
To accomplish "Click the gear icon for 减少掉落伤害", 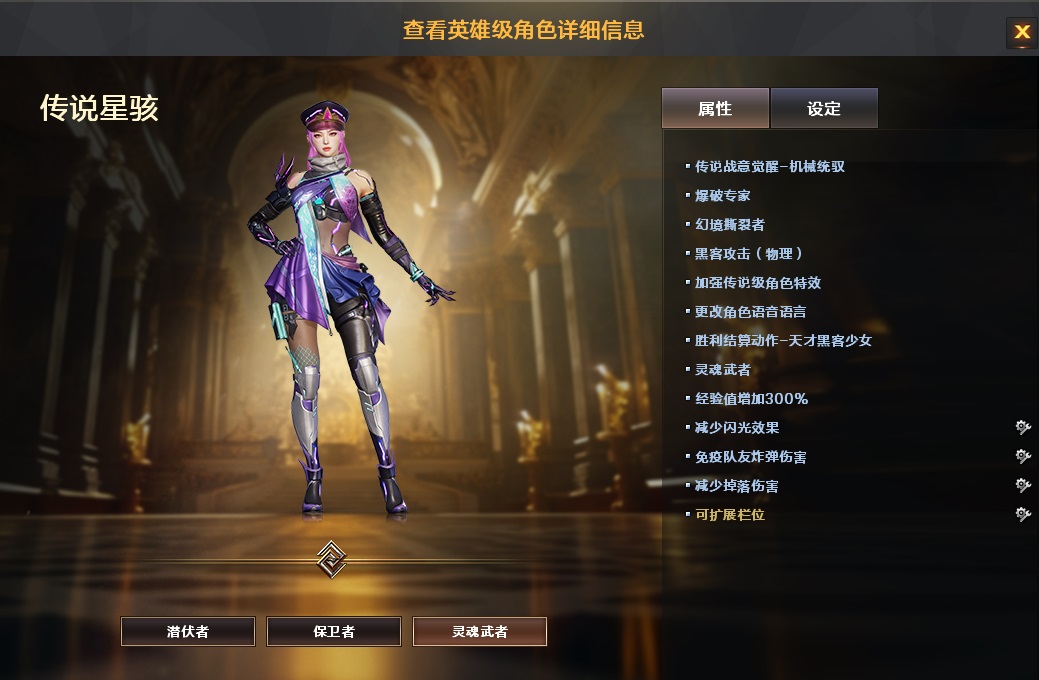I will point(1022,486).
